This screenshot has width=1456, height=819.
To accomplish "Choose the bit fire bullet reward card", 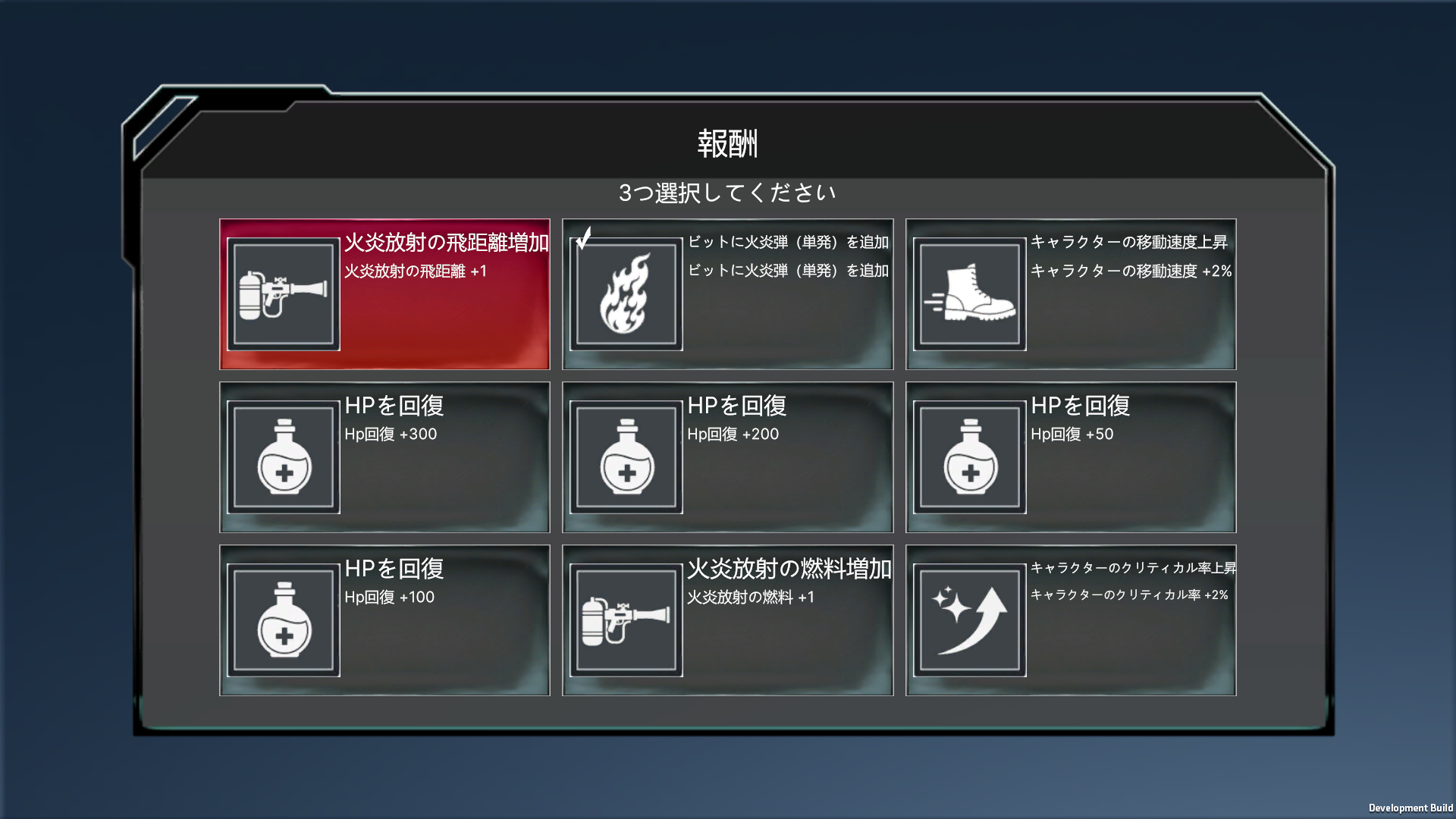I will [x=727, y=294].
